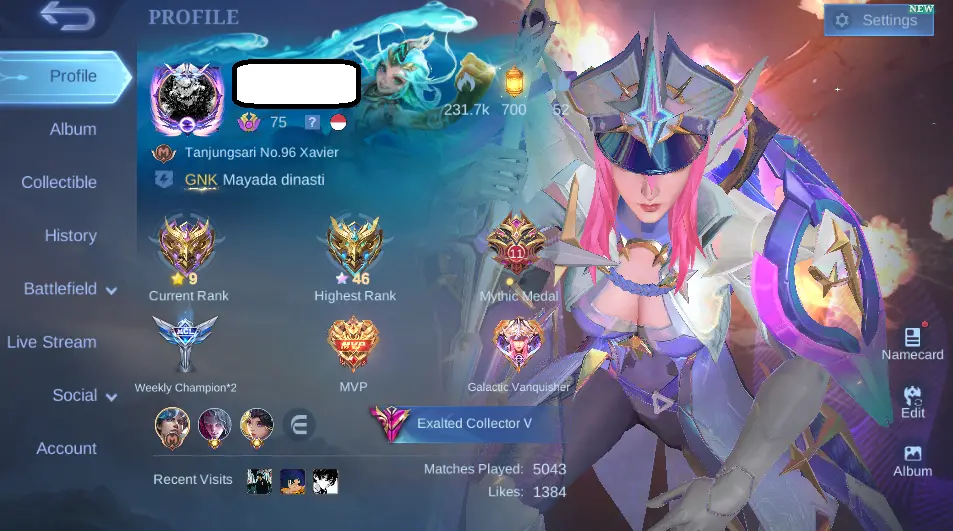
Task: Expand the Social menu
Action: 84,395
